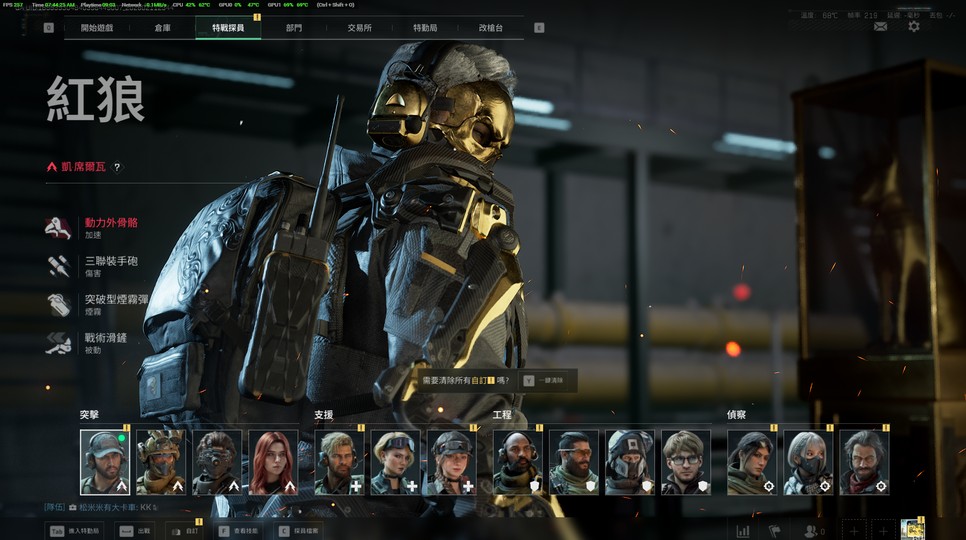This screenshot has width=966, height=540.
Task: Switch to the 特勤局 tab
Action: pos(425,28)
